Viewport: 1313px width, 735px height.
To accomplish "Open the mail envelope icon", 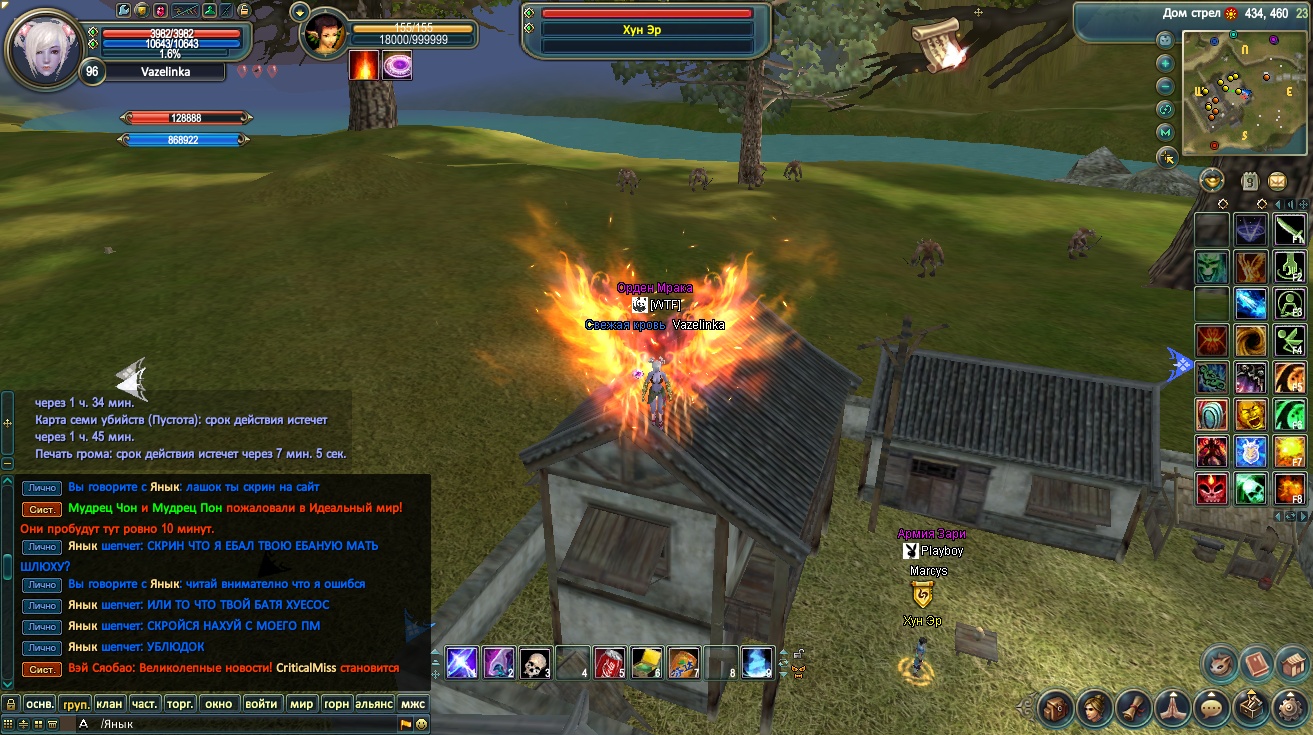I will (1277, 181).
